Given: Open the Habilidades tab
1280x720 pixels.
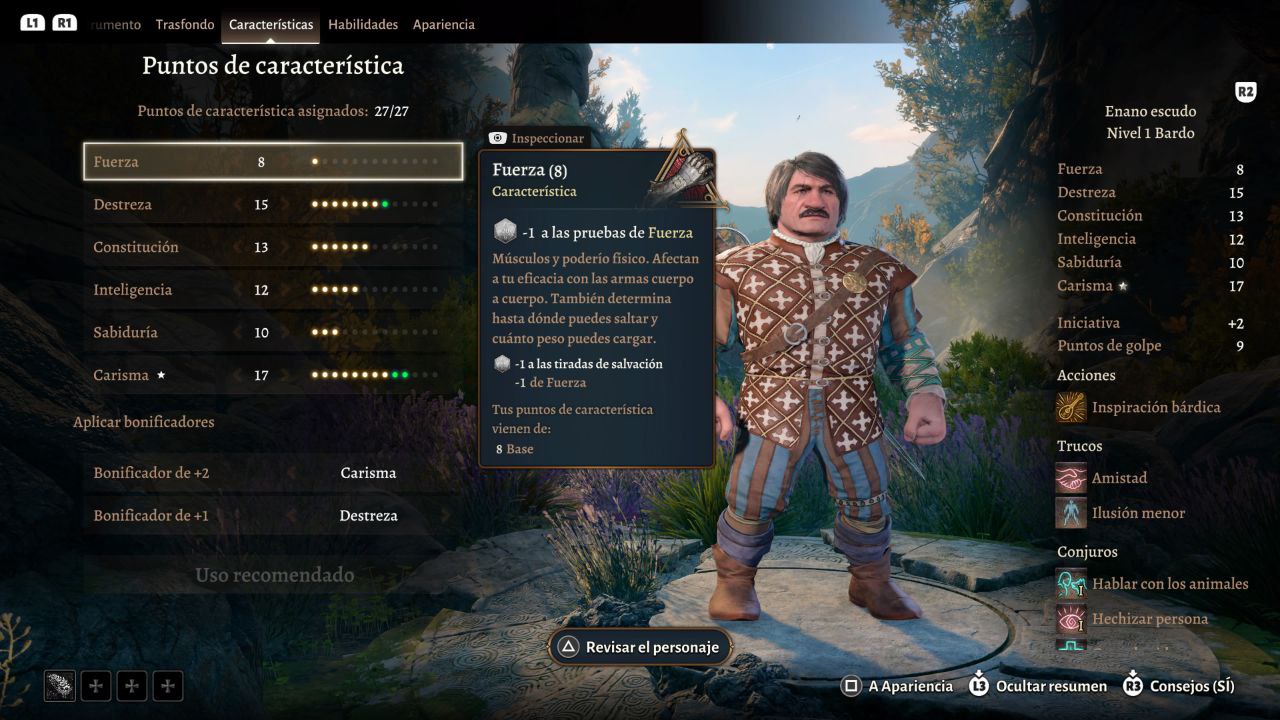Looking at the screenshot, I should pyautogui.click(x=363, y=24).
